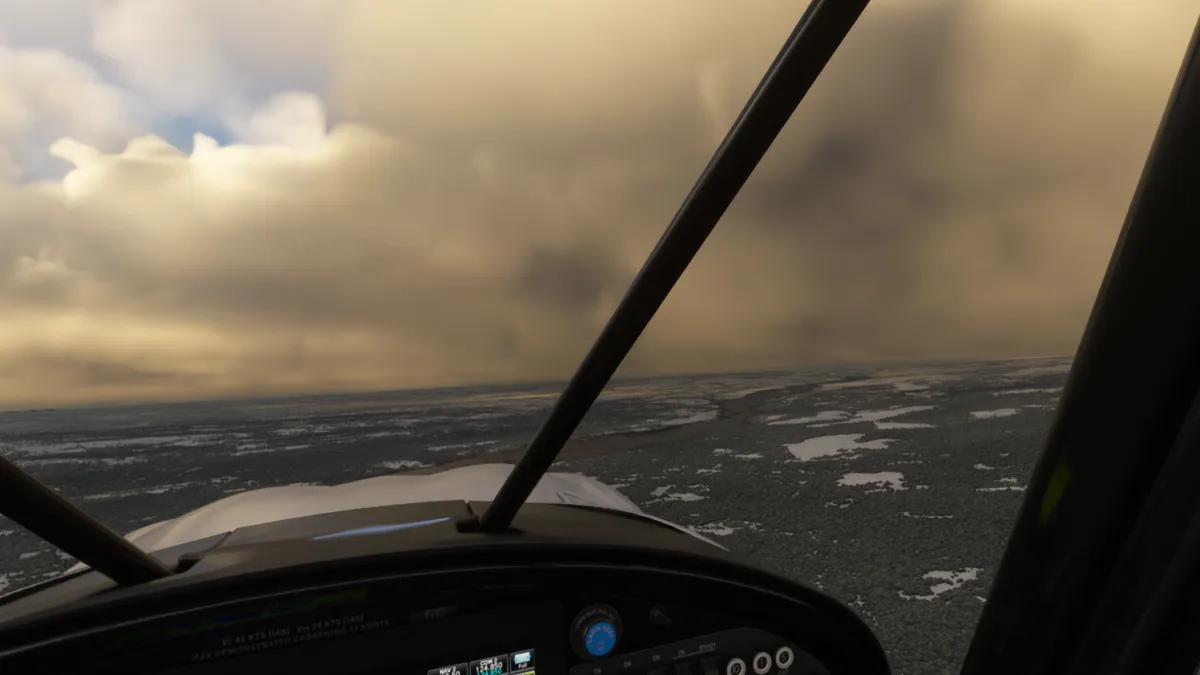Viewport: 1200px width, 675px height.
Task: Pull the blue Cabin Heat knob
Action: pyautogui.click(x=599, y=636)
